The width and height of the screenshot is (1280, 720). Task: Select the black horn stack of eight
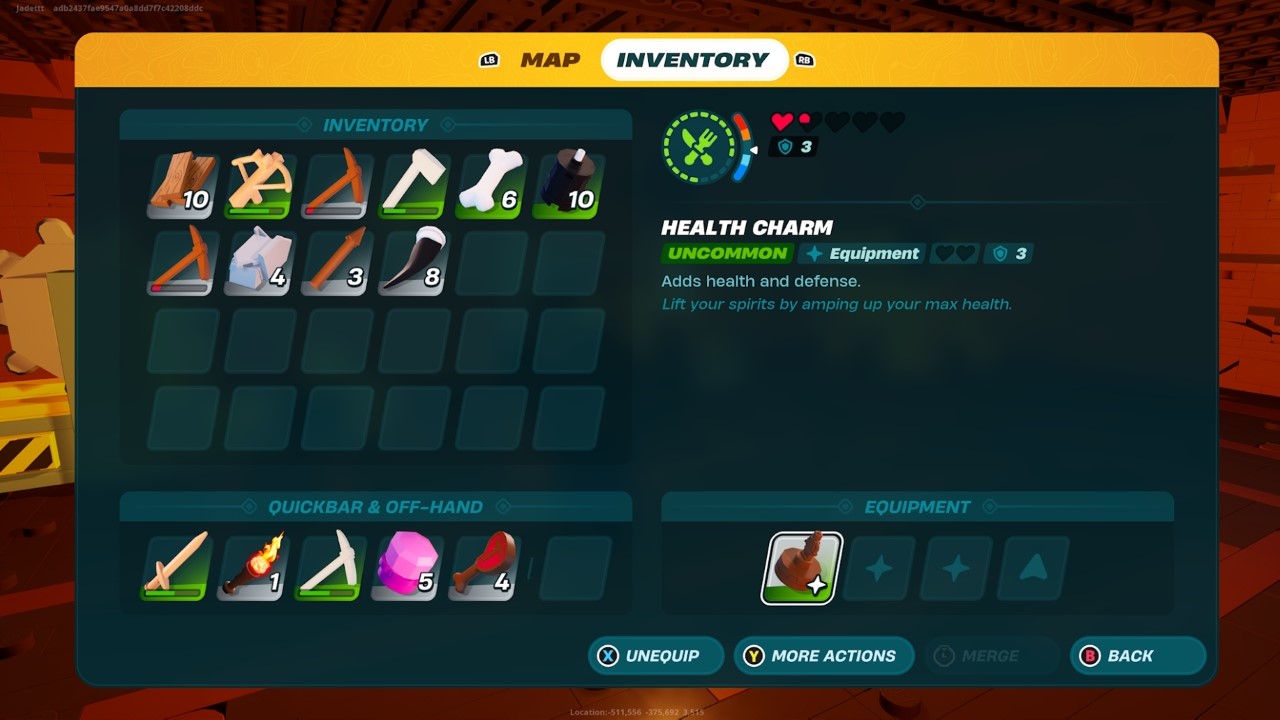click(x=412, y=263)
